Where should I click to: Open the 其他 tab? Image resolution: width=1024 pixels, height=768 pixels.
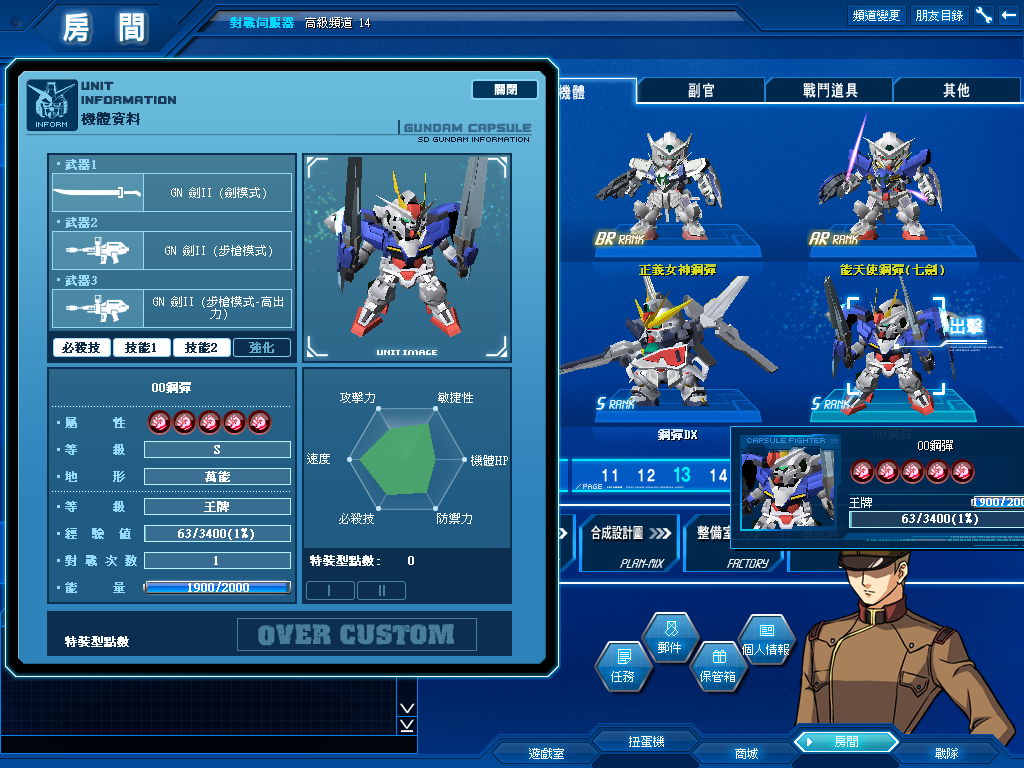click(956, 90)
